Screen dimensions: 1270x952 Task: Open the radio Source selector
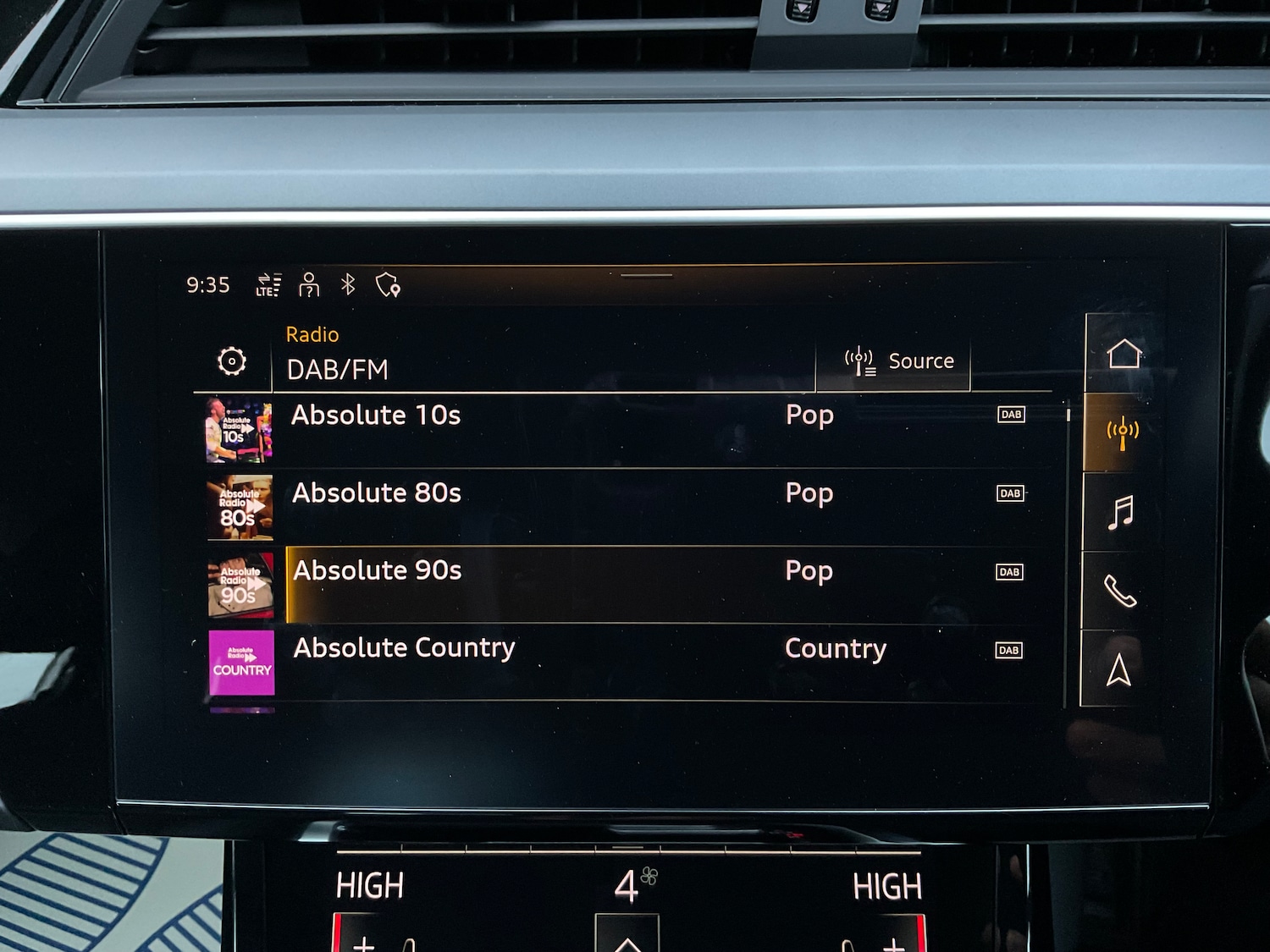[899, 361]
